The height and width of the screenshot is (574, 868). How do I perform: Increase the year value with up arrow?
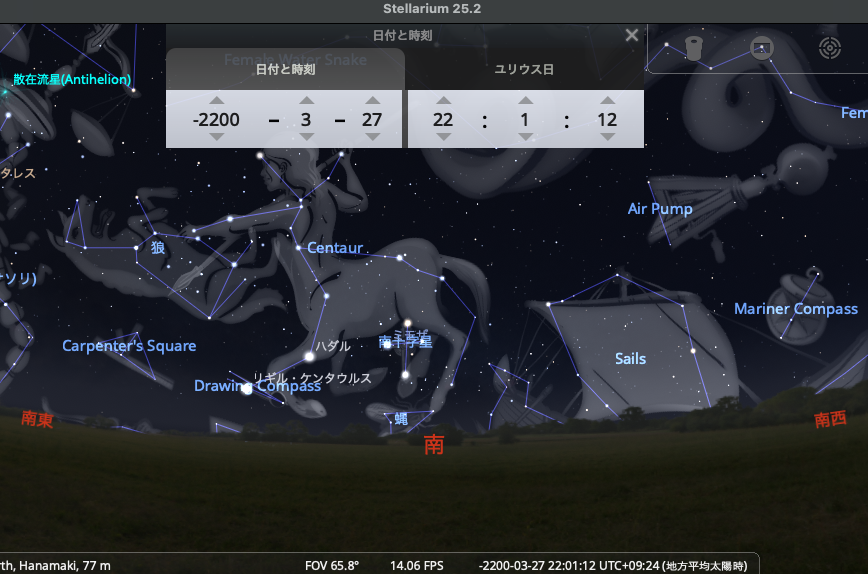pos(217,100)
